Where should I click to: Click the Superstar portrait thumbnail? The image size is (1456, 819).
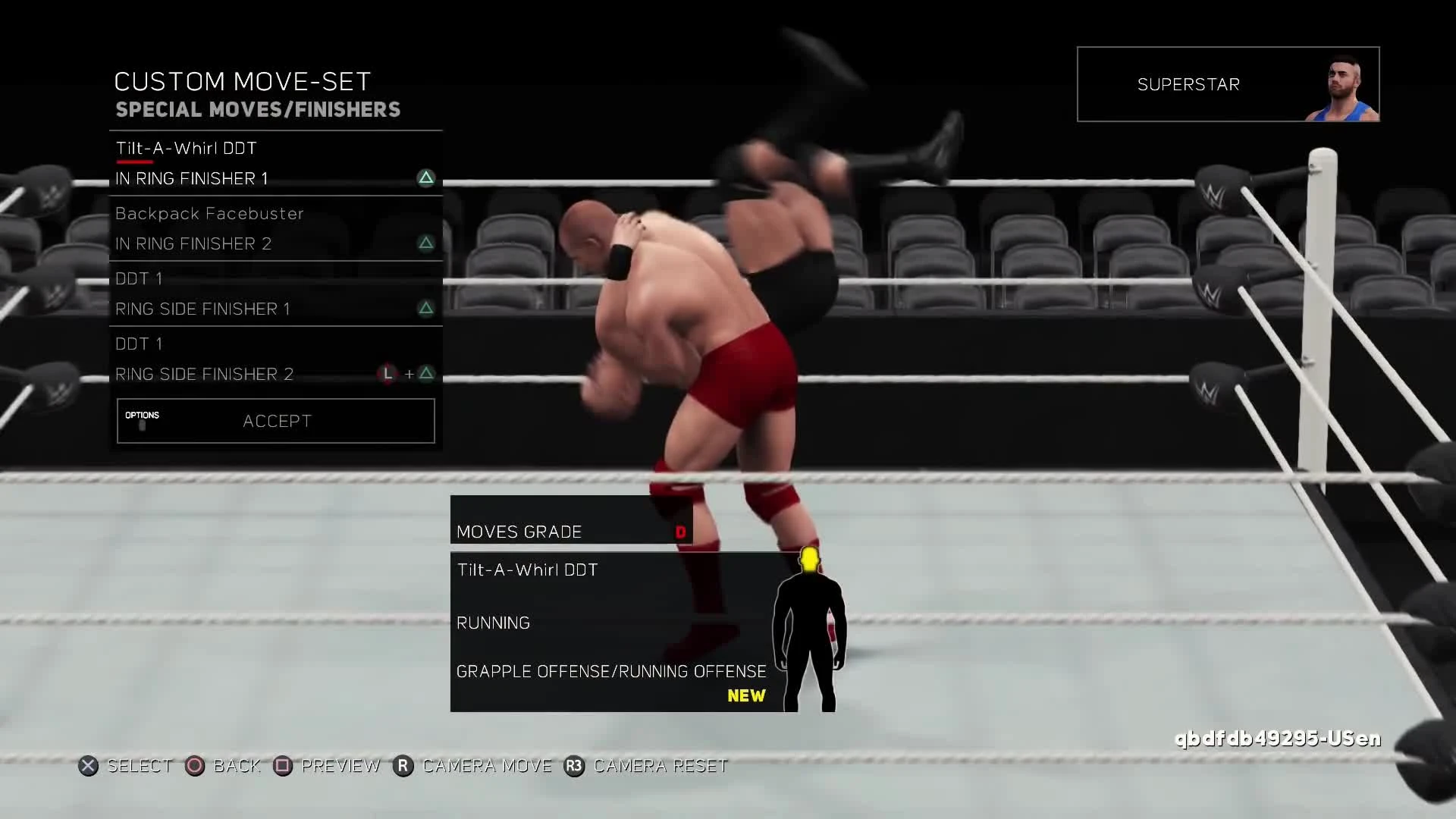click(1348, 84)
